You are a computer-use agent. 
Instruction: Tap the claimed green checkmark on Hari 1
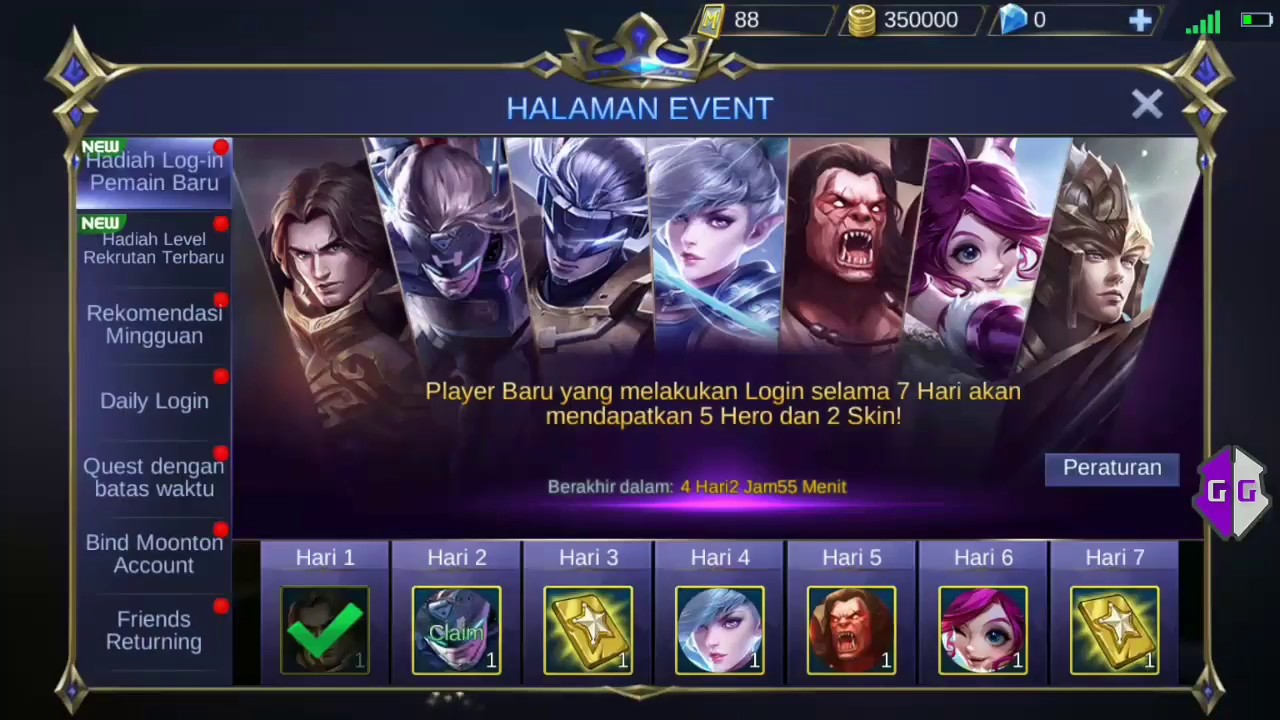325,630
